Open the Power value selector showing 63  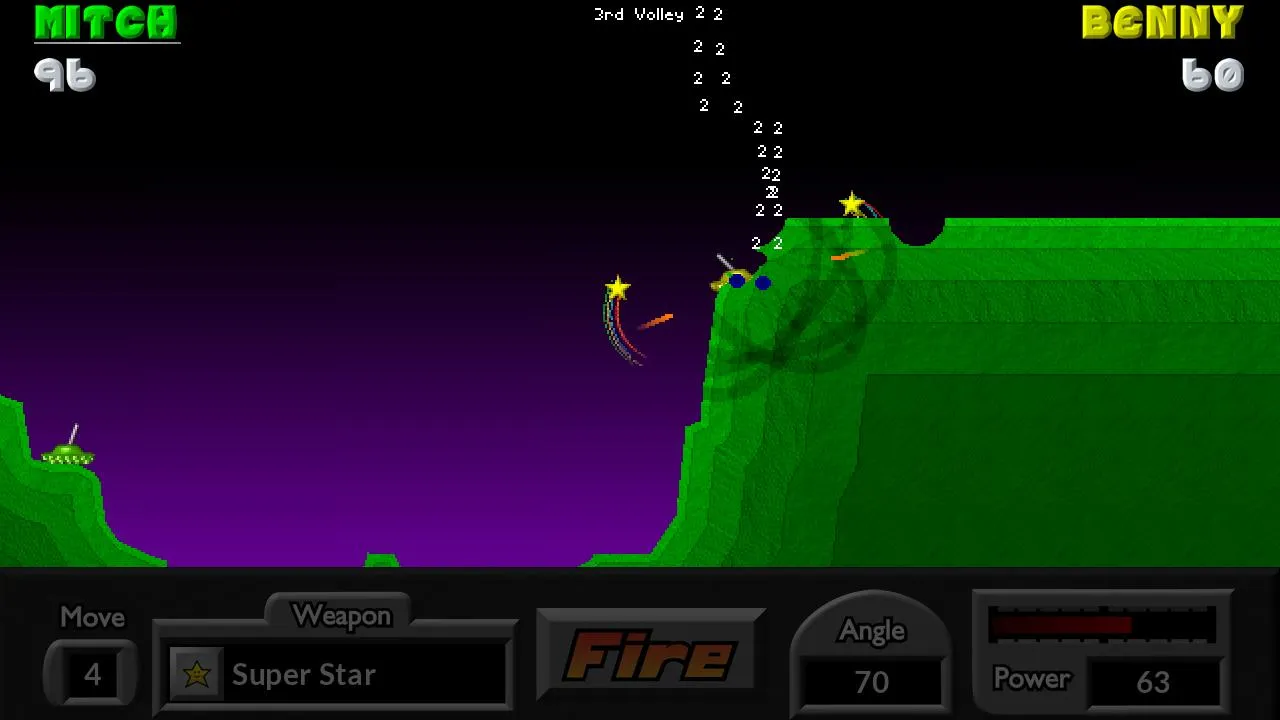coord(1155,681)
